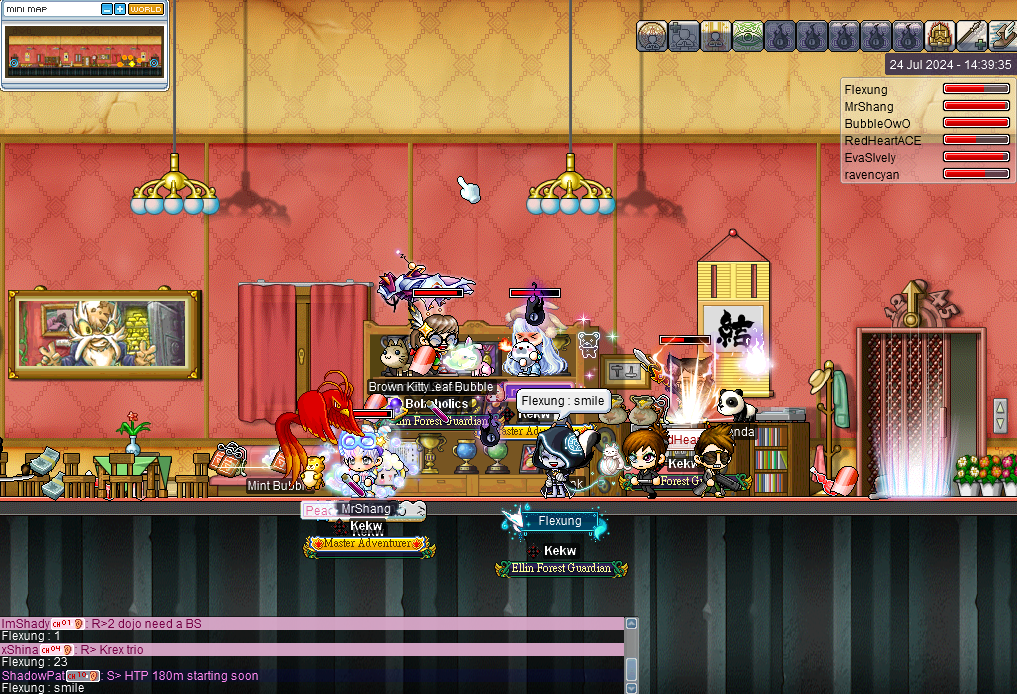Click the winged boot buff icon
The width and height of the screenshot is (1017, 694).
pos(1003,36)
